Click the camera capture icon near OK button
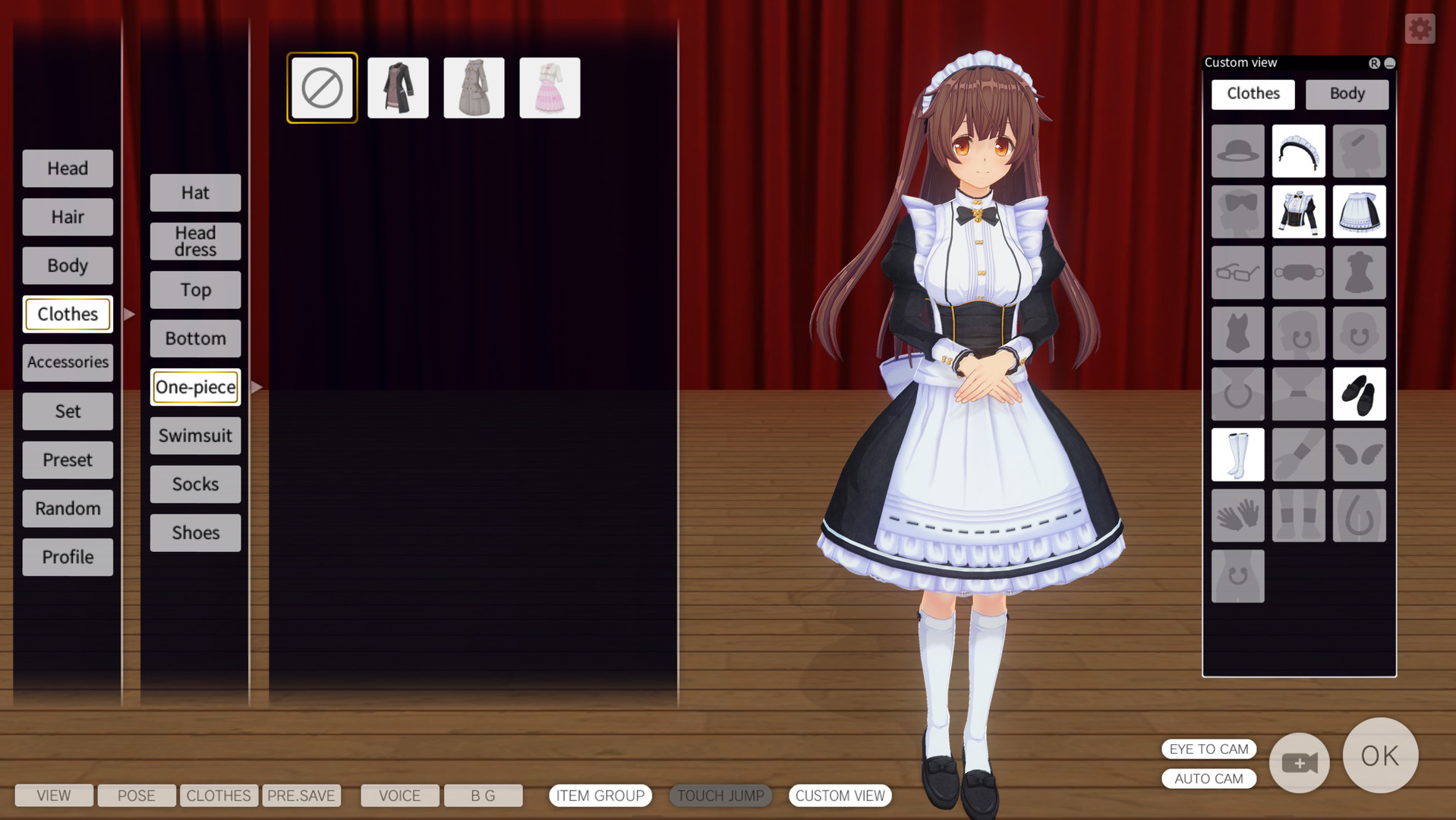This screenshot has height=820, width=1456. click(x=1299, y=763)
